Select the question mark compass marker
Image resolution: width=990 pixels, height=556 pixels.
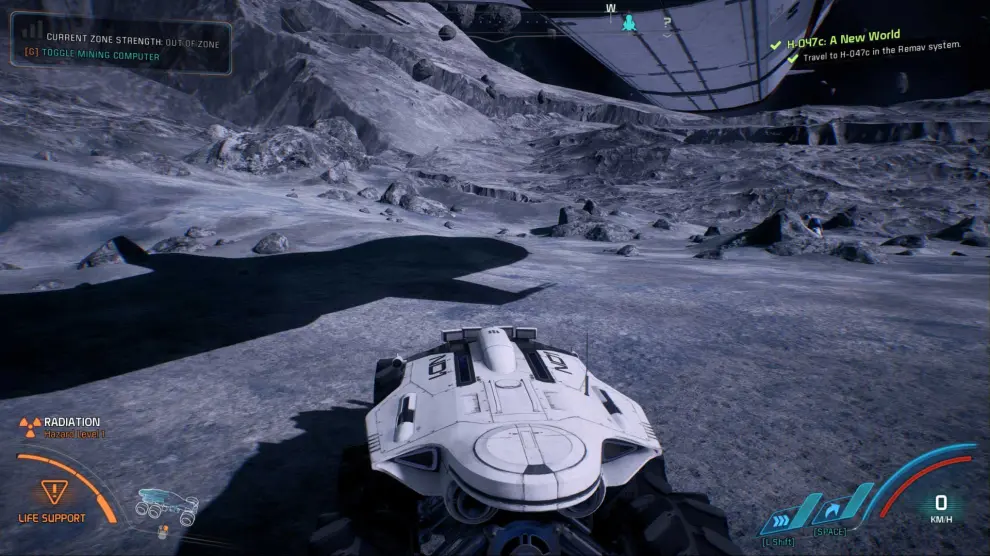(x=666, y=20)
